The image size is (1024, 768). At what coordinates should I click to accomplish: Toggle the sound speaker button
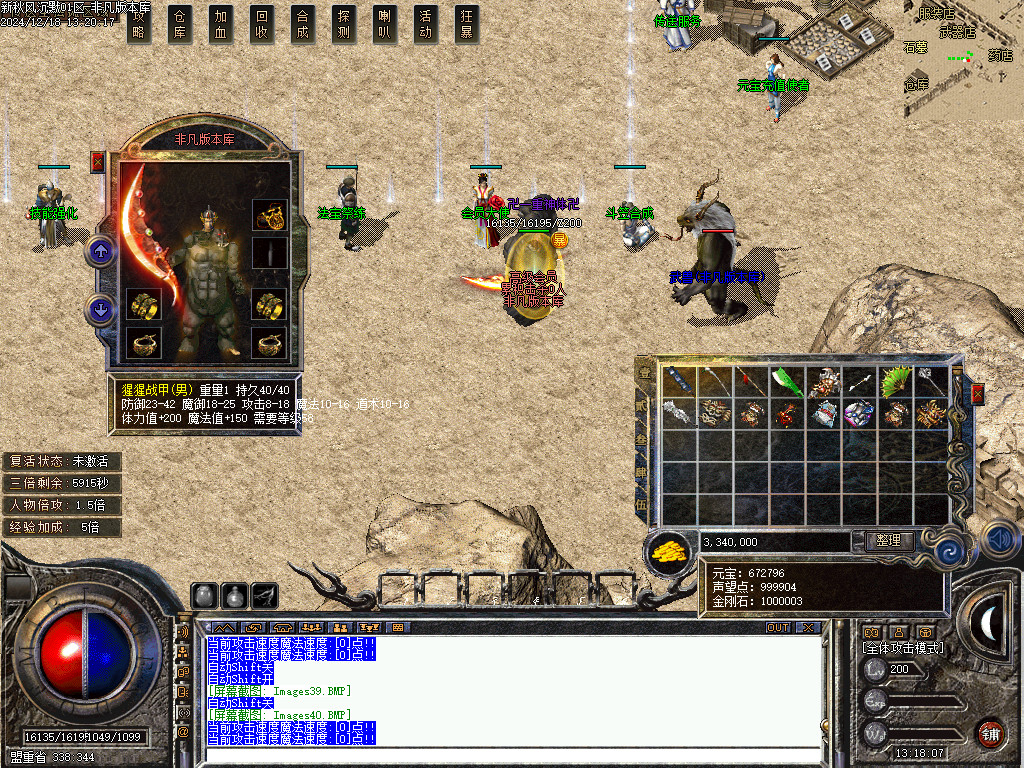coord(1000,539)
